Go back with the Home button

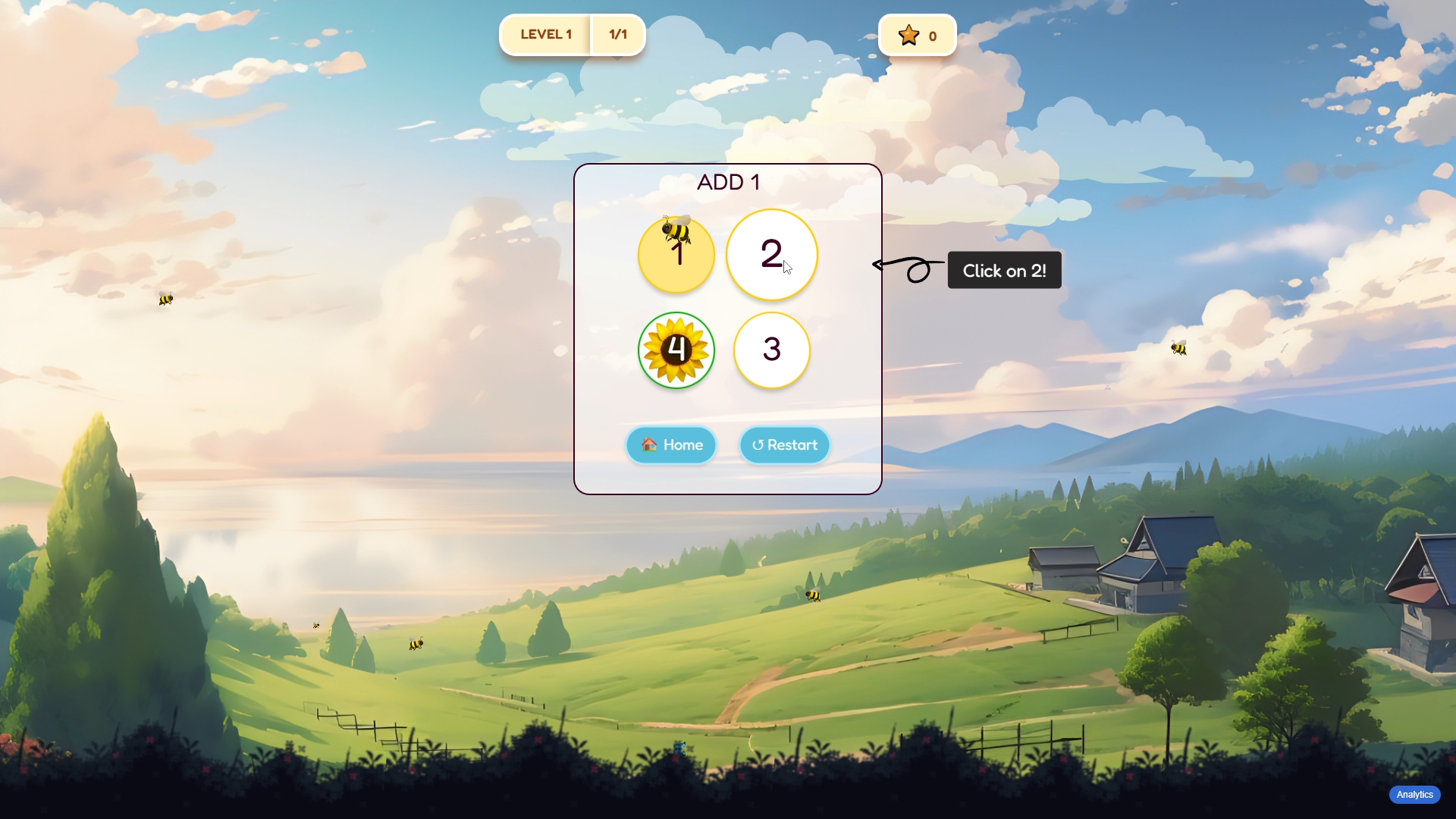tap(672, 445)
